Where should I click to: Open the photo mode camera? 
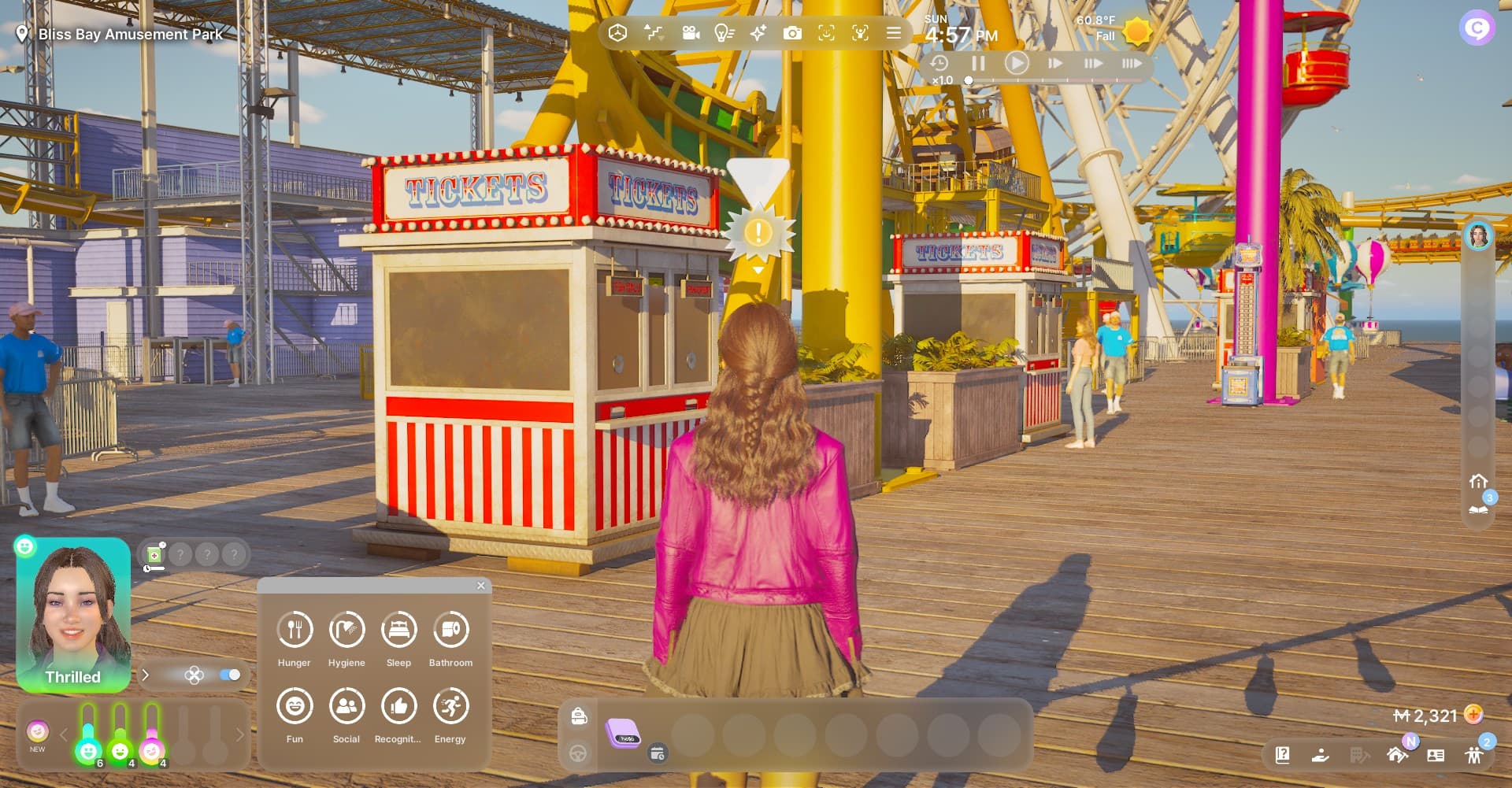792,33
